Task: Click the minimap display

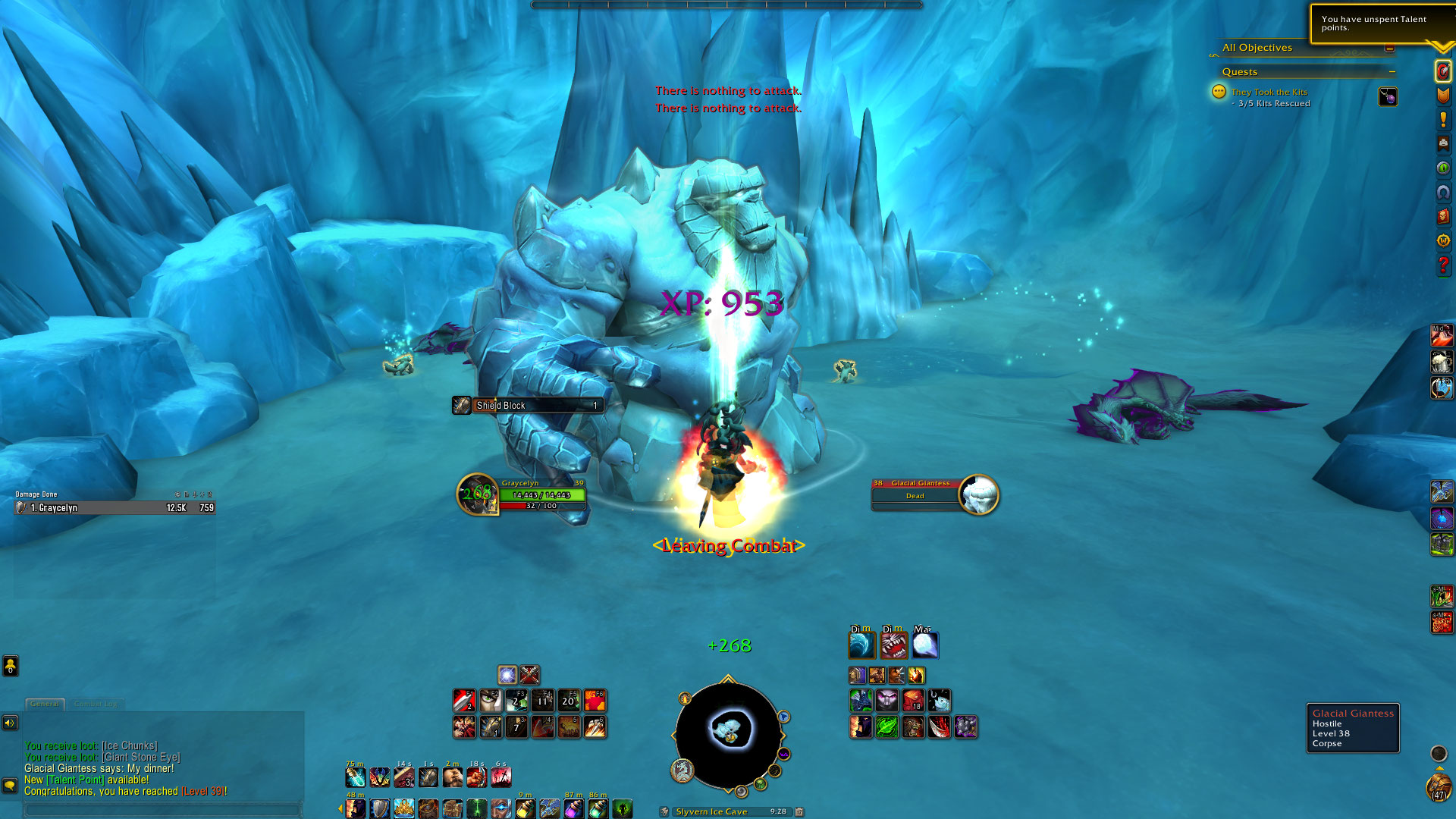Action: (729, 732)
